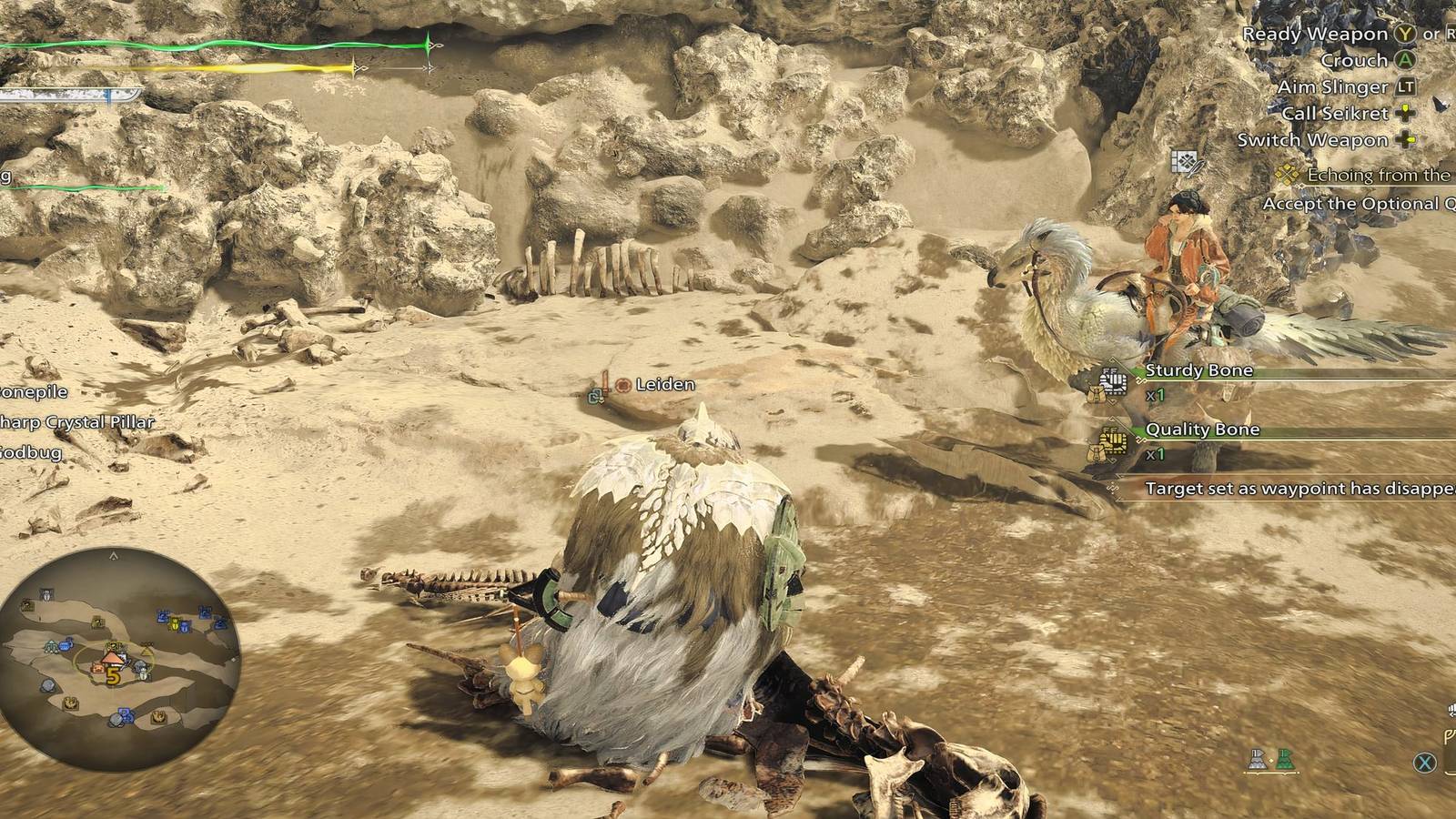Select the Bonepile gathering point label
The height and width of the screenshot is (819, 1456).
click(x=32, y=394)
